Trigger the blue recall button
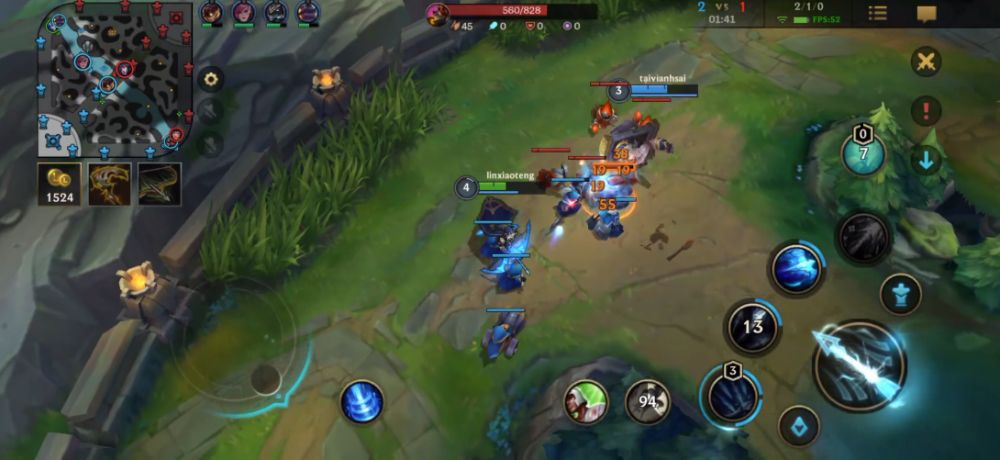This screenshot has width=1000, height=460. tap(362, 401)
